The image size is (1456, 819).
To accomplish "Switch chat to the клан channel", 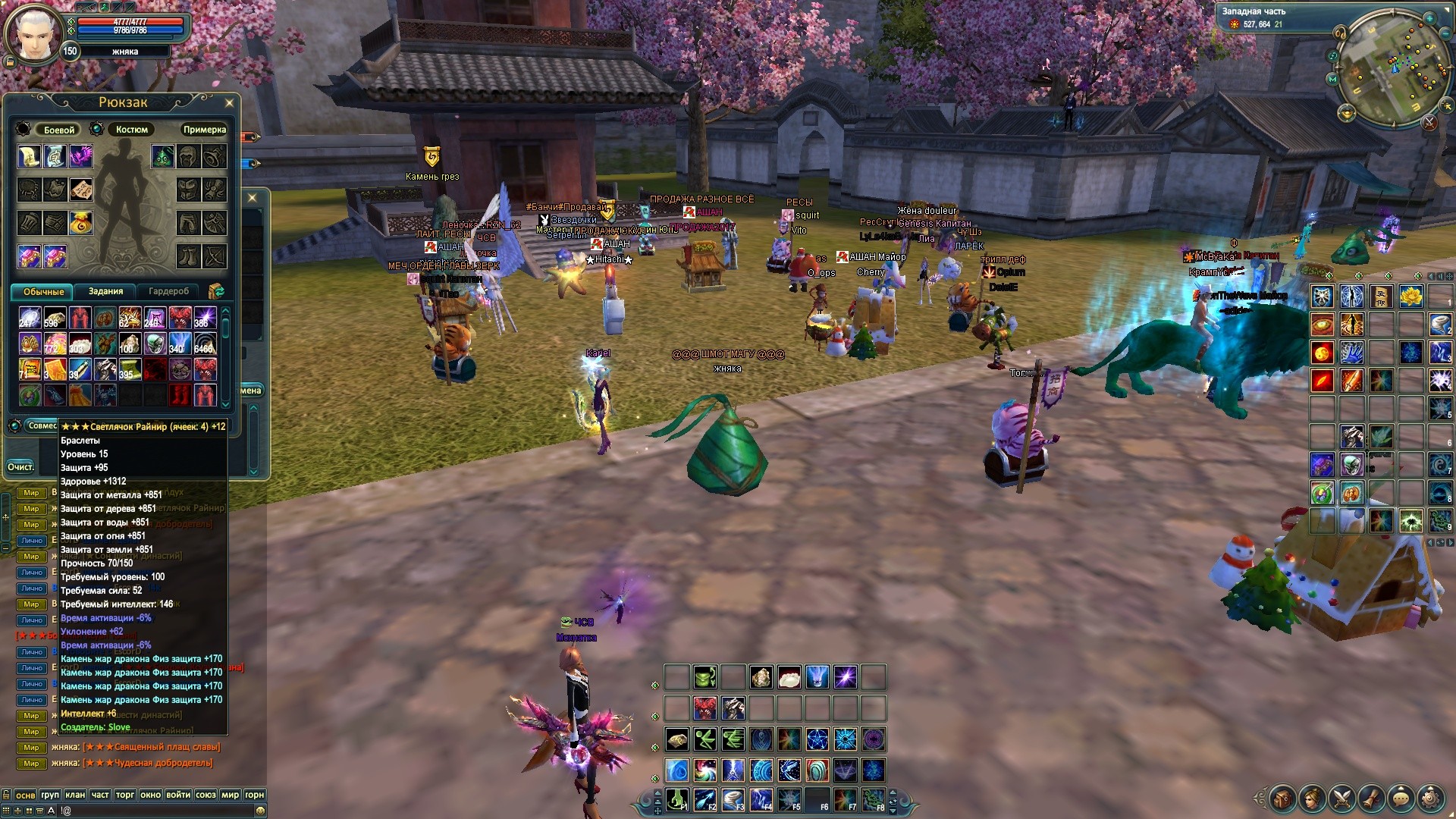I will click(74, 795).
